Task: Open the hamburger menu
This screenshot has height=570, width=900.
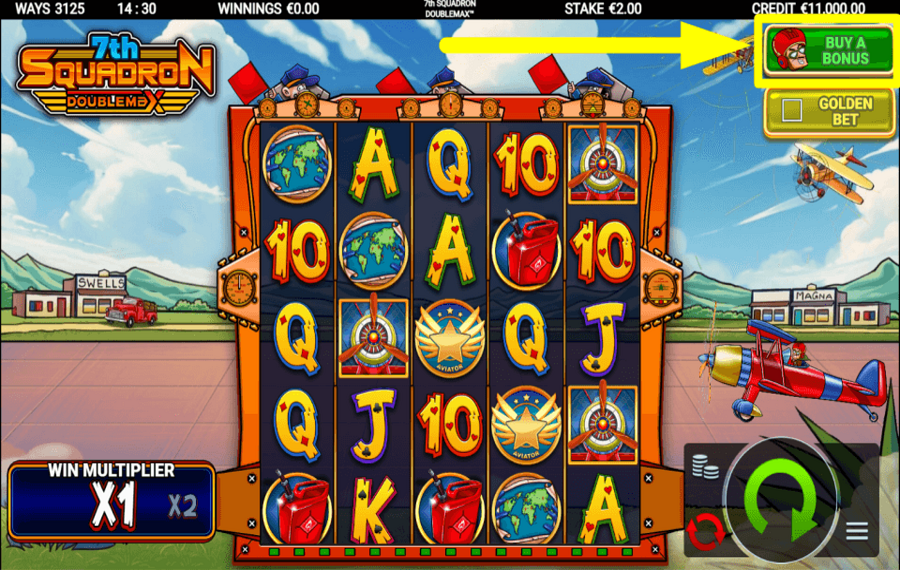Action: pos(857,531)
